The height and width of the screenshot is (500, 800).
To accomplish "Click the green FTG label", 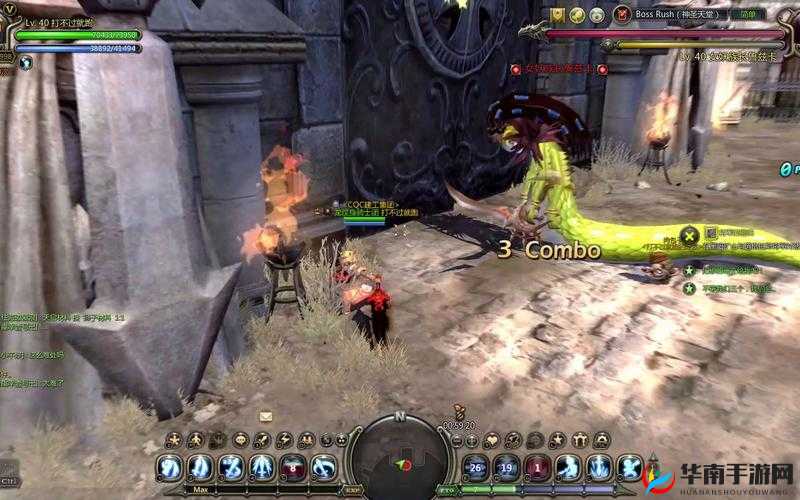I will [x=447, y=490].
